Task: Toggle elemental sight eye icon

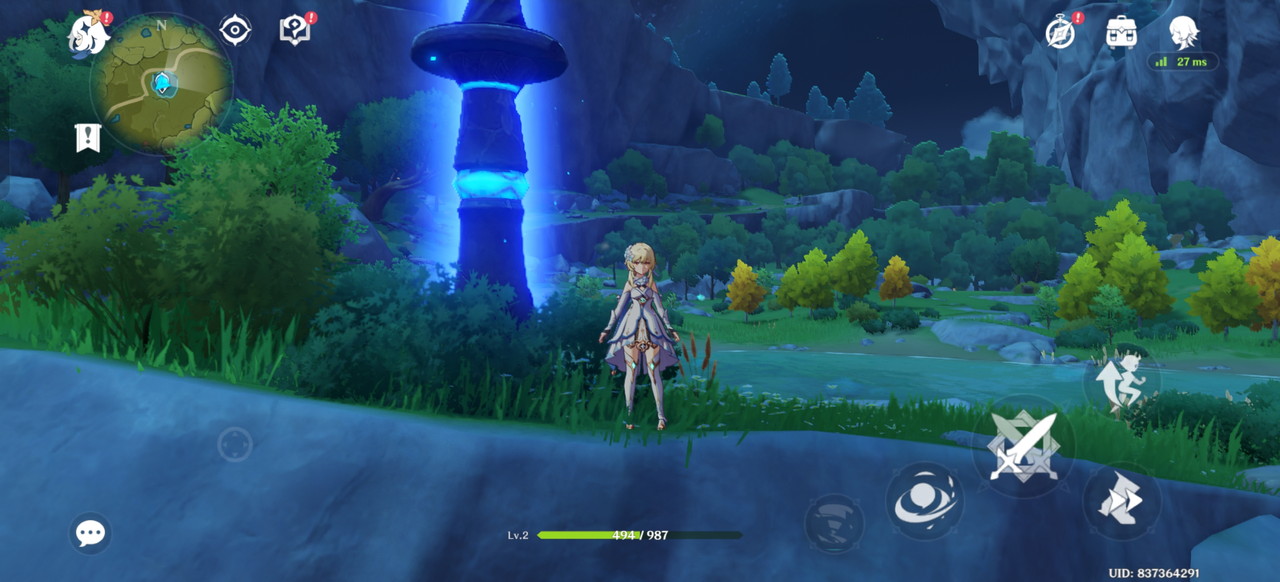Action: click(x=235, y=30)
